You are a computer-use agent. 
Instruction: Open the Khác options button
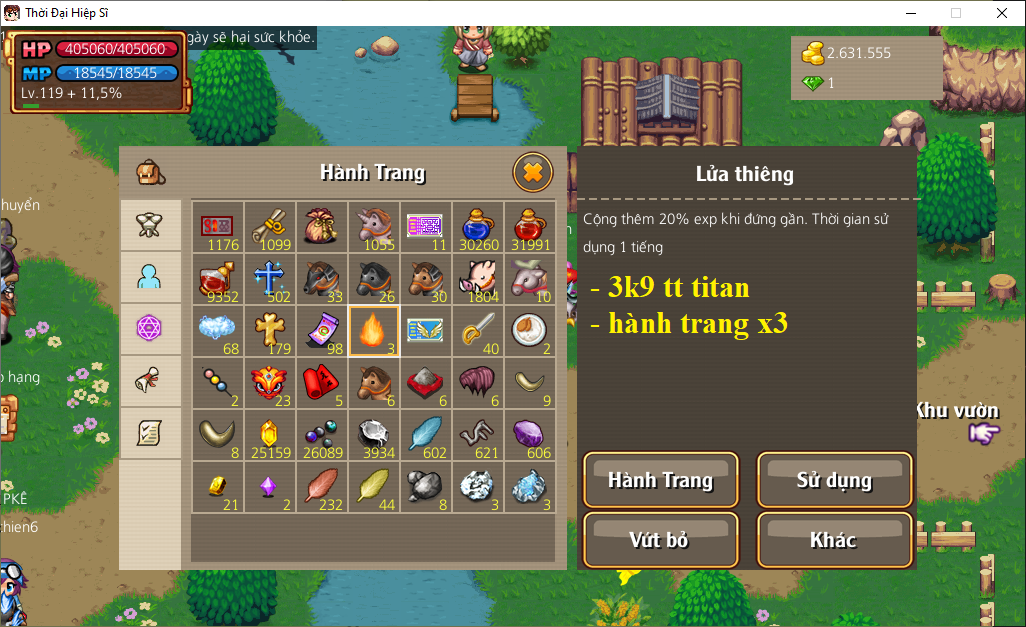coord(834,540)
